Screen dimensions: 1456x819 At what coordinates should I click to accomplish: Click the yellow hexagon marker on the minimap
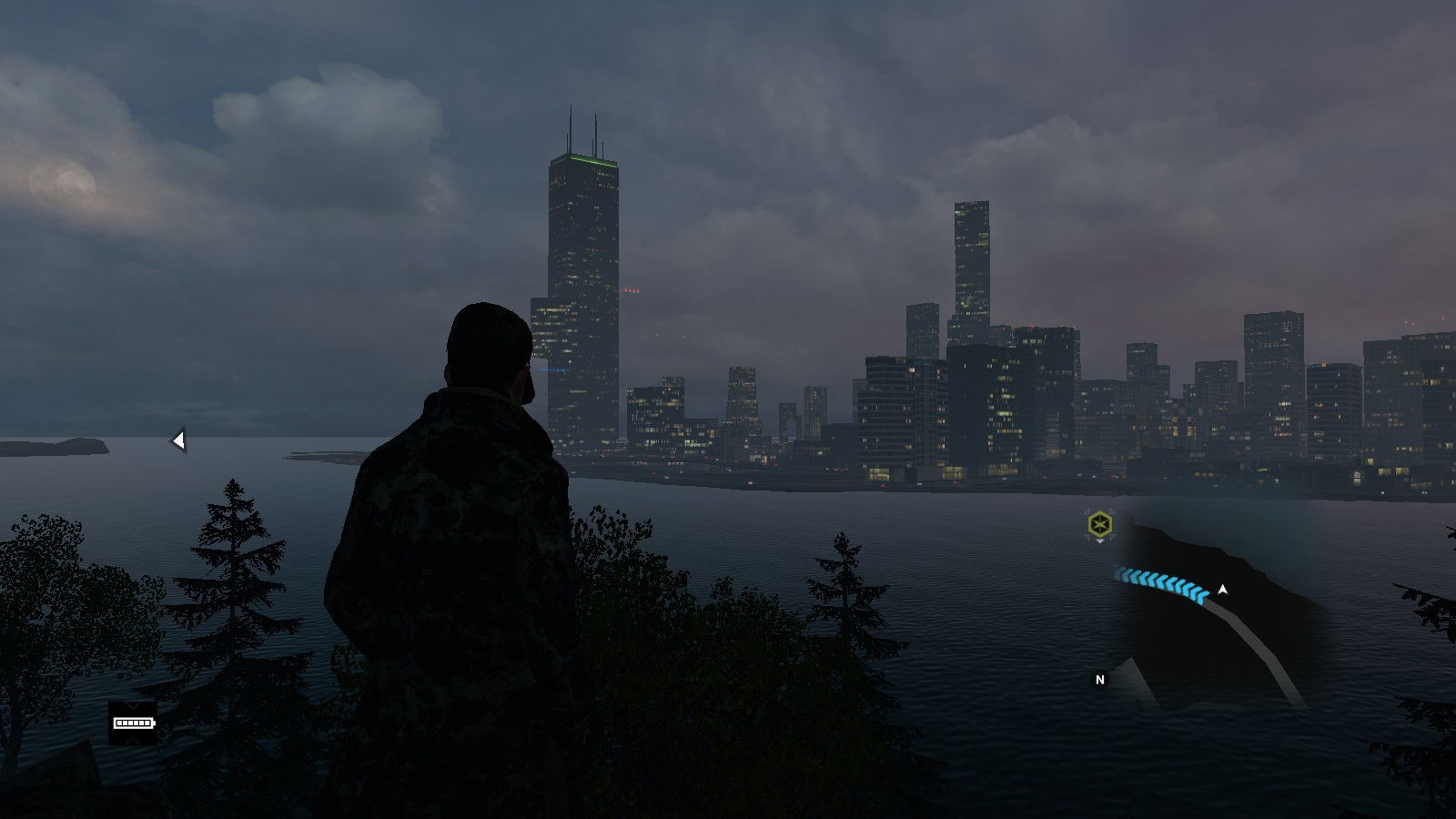[1100, 524]
